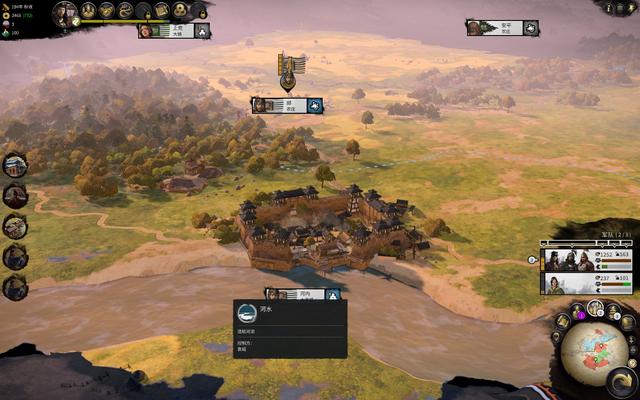This screenshot has width=640, height=400.
Task: Select the army banner label above city
Action: (x=287, y=104)
